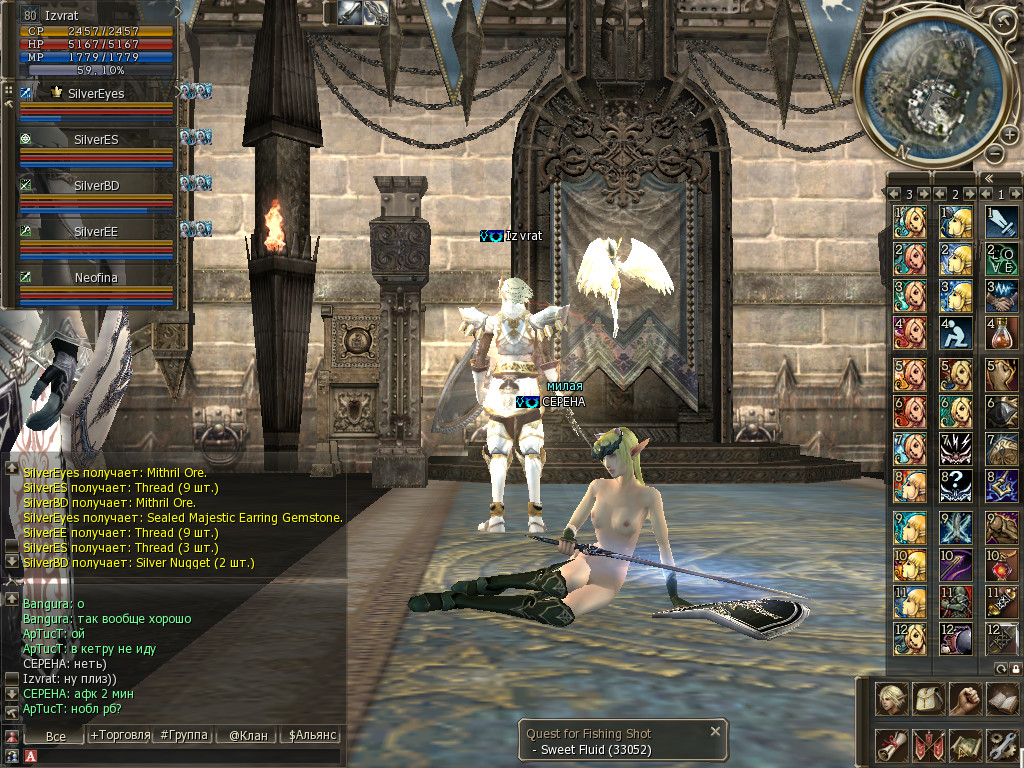Use the potion bottle in hotbar slot 4

[x=1001, y=333]
